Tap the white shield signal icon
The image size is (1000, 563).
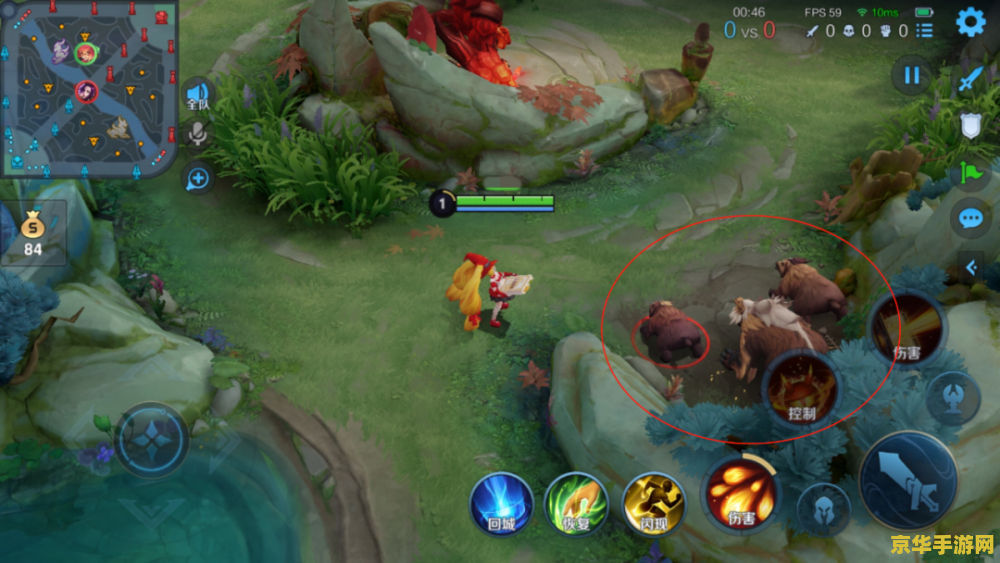coord(970,125)
